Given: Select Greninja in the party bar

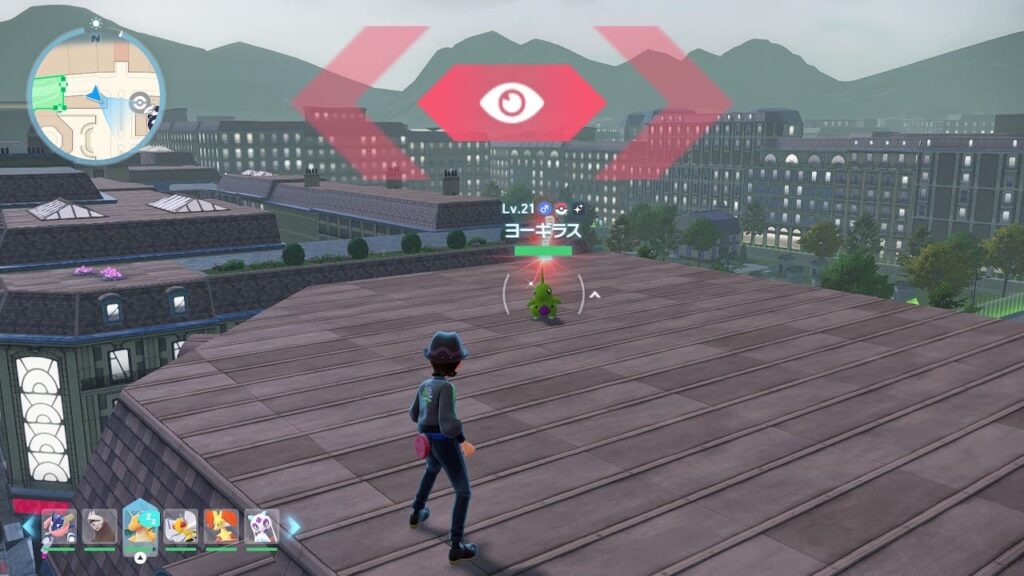Looking at the screenshot, I should [58, 527].
